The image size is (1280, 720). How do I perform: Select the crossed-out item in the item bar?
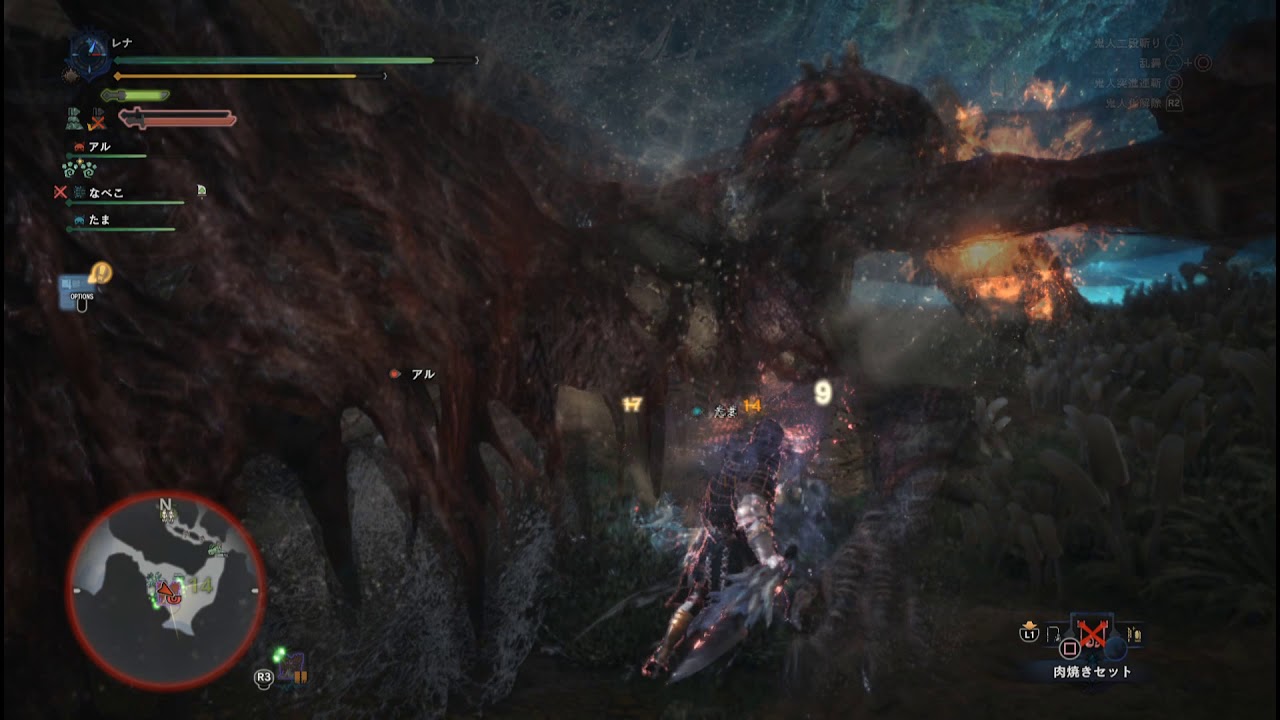click(x=1091, y=633)
